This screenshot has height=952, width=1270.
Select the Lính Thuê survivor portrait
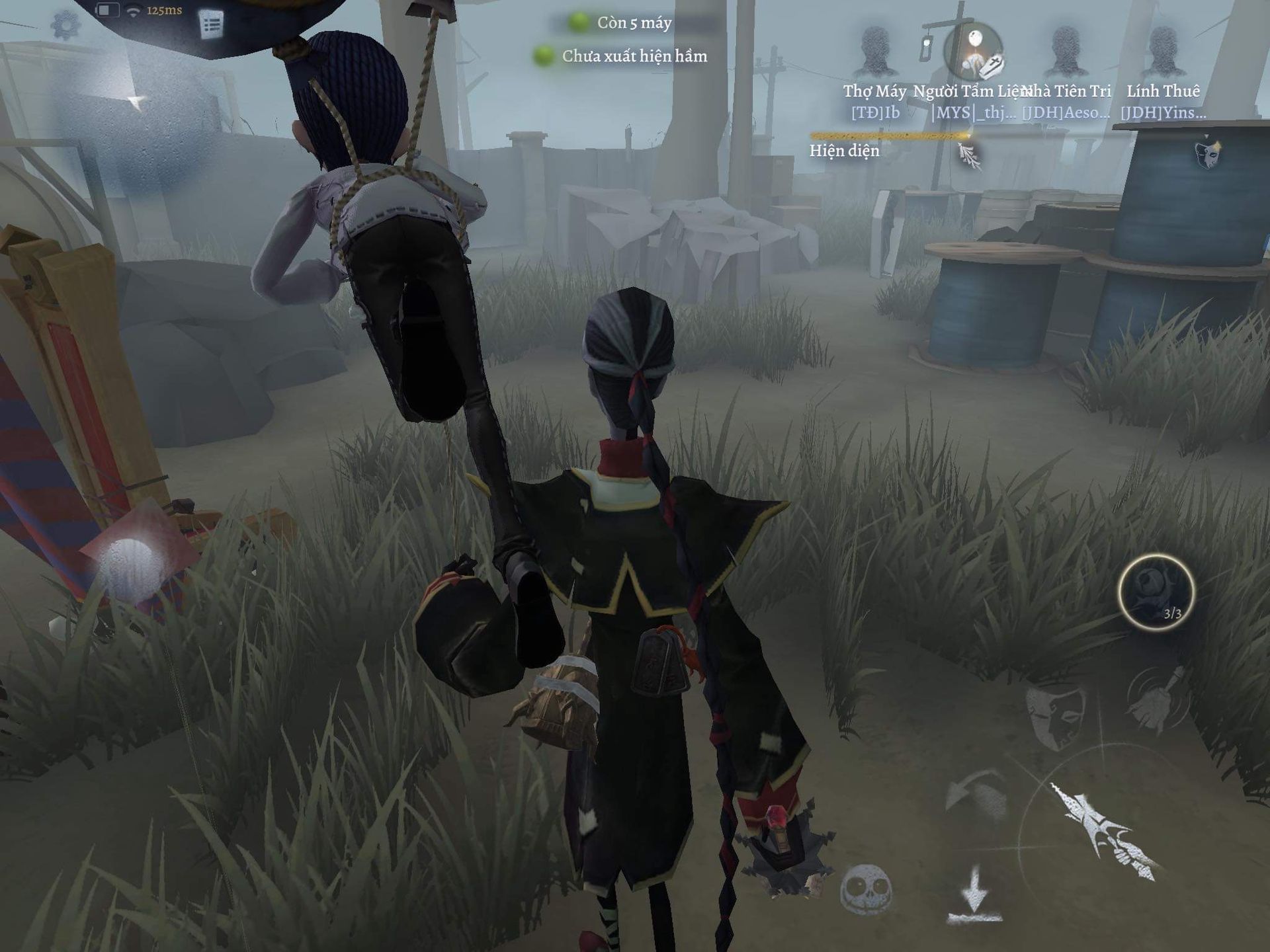(1163, 53)
